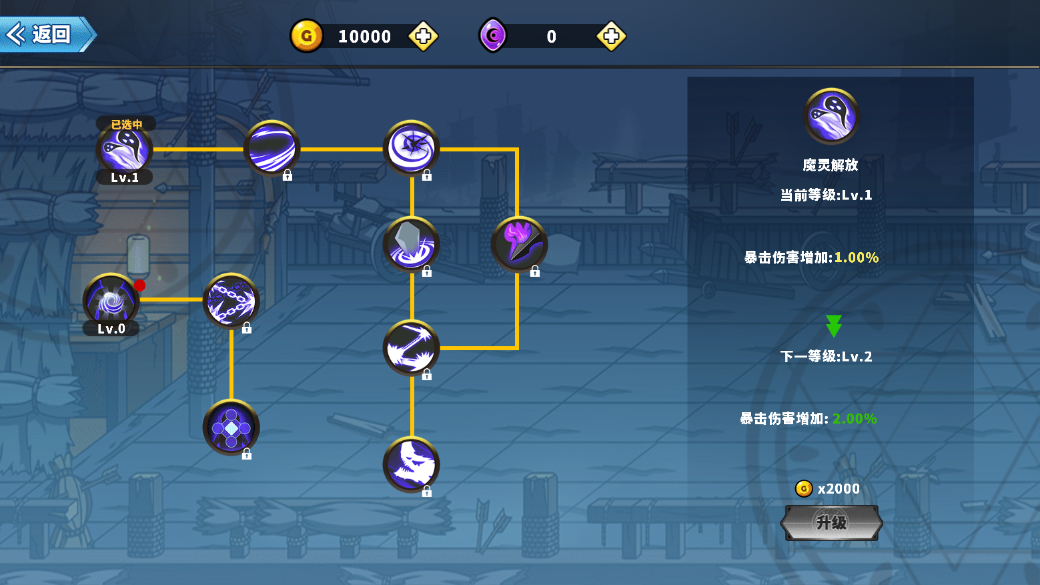This screenshot has width=1040, height=585.
Task: Upgrade the skill with the 升级 button
Action: 831,522
